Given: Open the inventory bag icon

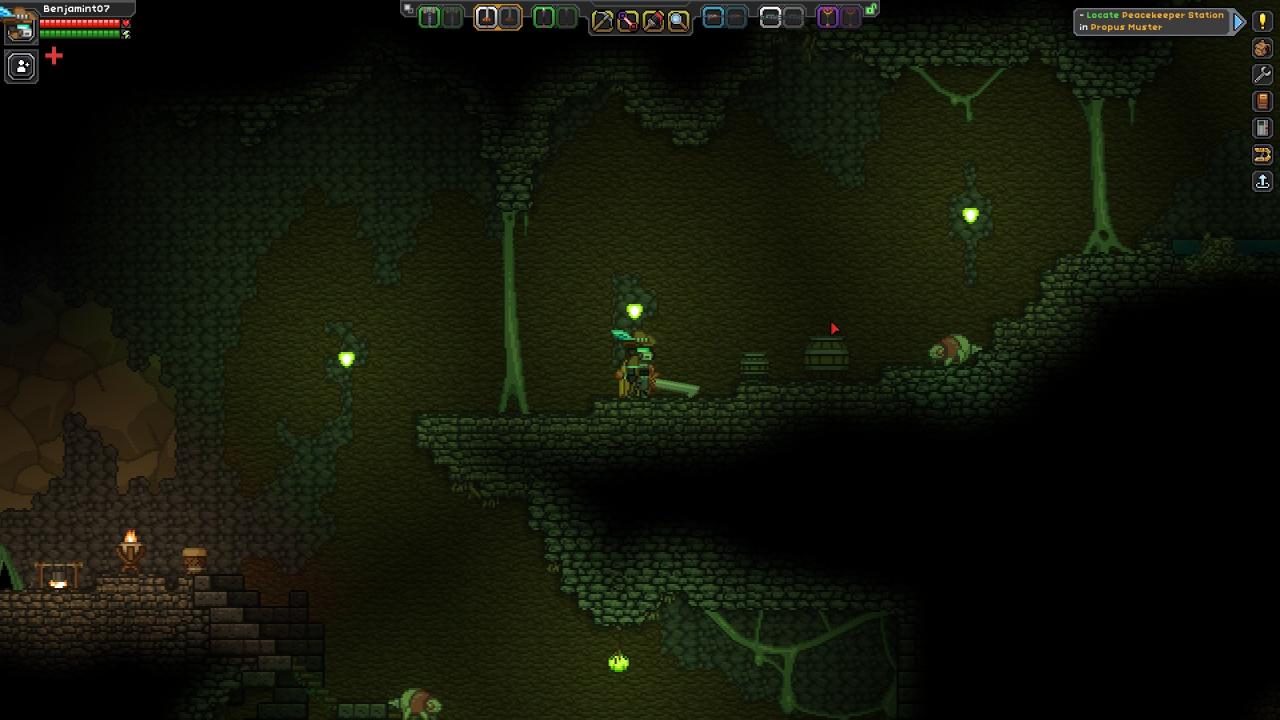Looking at the screenshot, I should point(1262,48).
